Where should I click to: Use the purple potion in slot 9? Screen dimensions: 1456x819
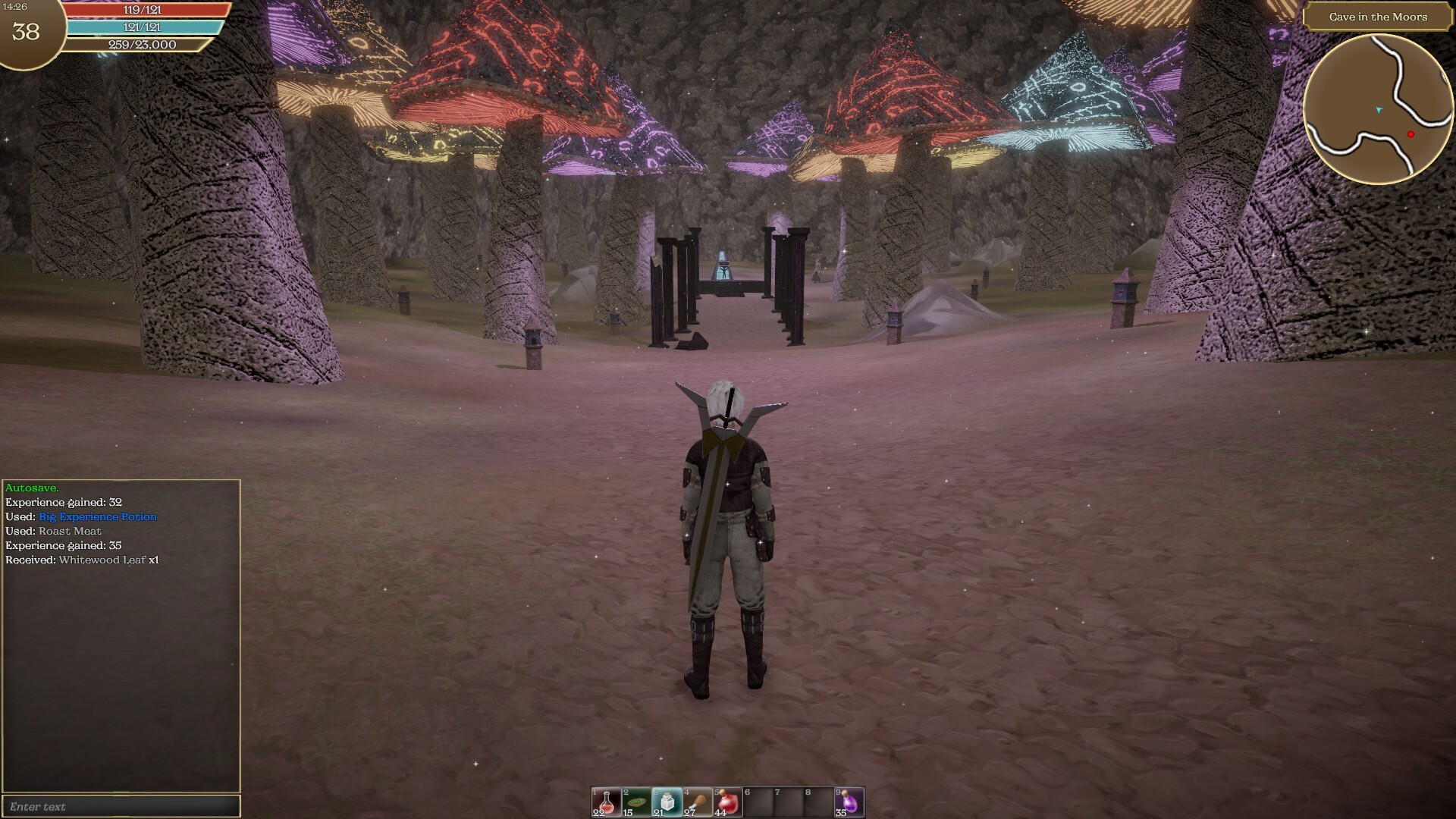pos(849,802)
